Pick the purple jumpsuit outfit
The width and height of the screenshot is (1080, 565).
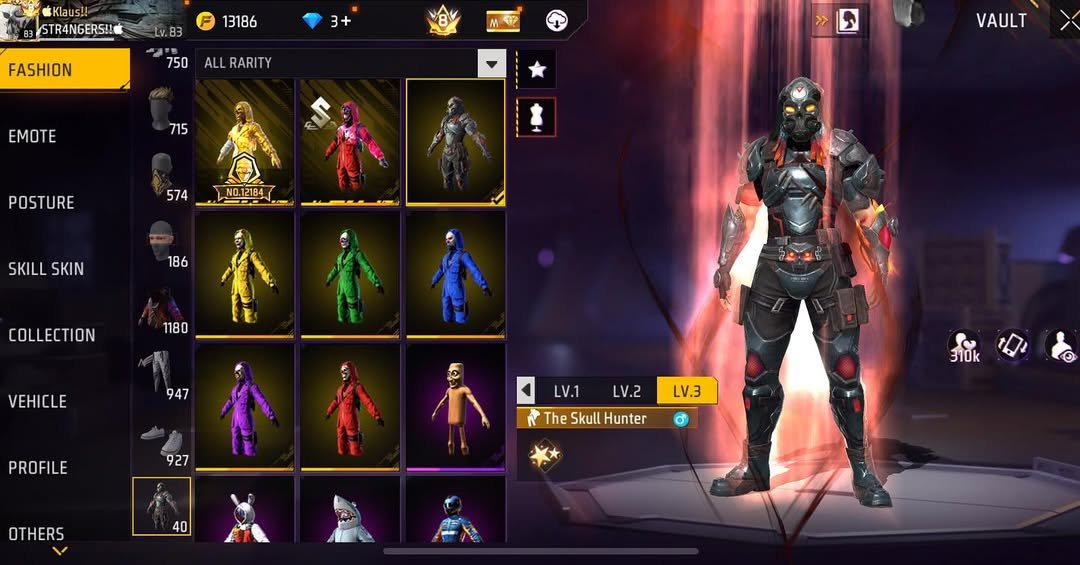tap(245, 406)
